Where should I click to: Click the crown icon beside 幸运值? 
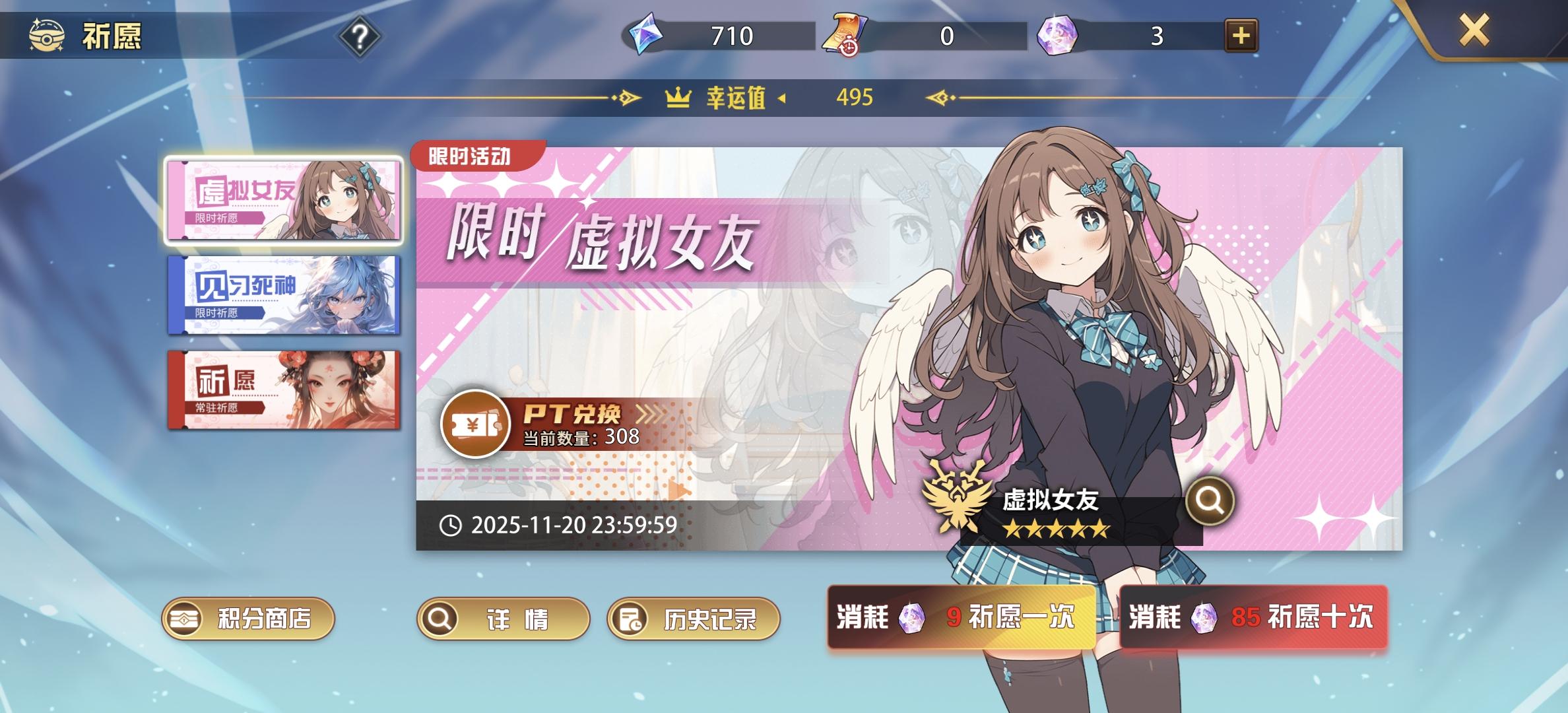click(x=677, y=98)
